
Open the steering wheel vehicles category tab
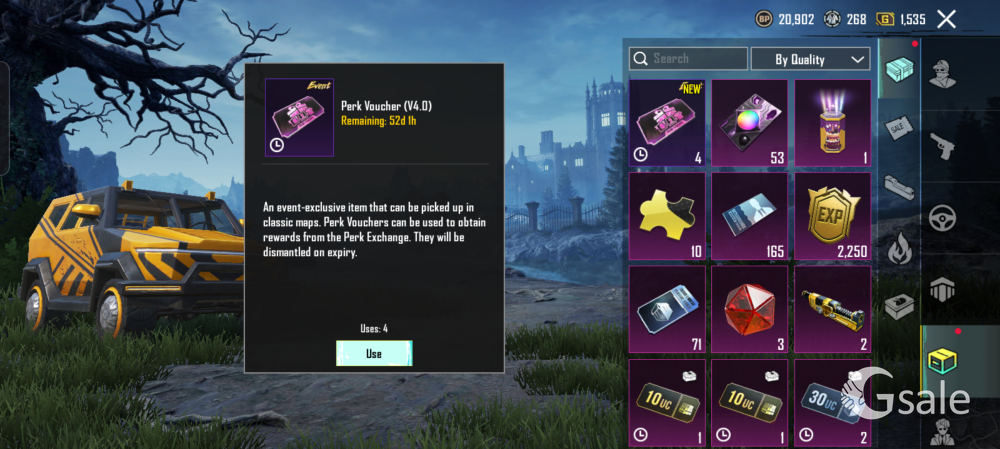tap(943, 218)
